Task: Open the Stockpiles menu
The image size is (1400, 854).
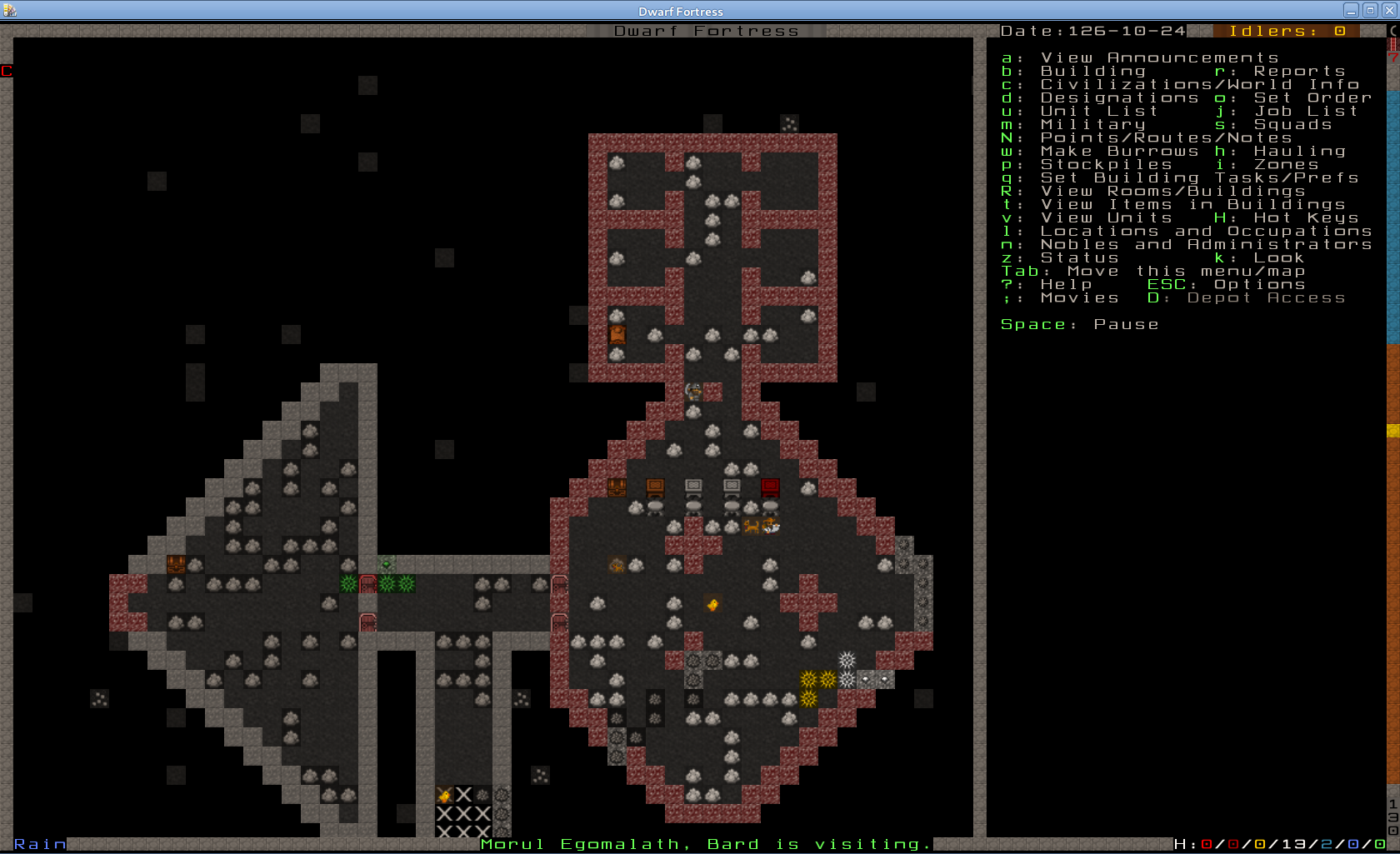Action: (x=1106, y=164)
